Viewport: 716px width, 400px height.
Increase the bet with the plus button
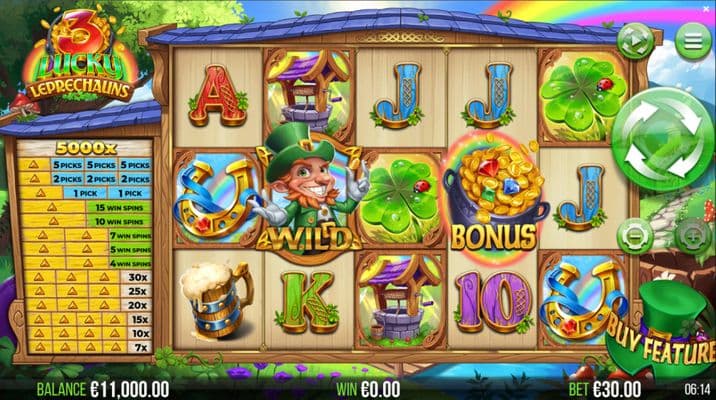coord(691,236)
